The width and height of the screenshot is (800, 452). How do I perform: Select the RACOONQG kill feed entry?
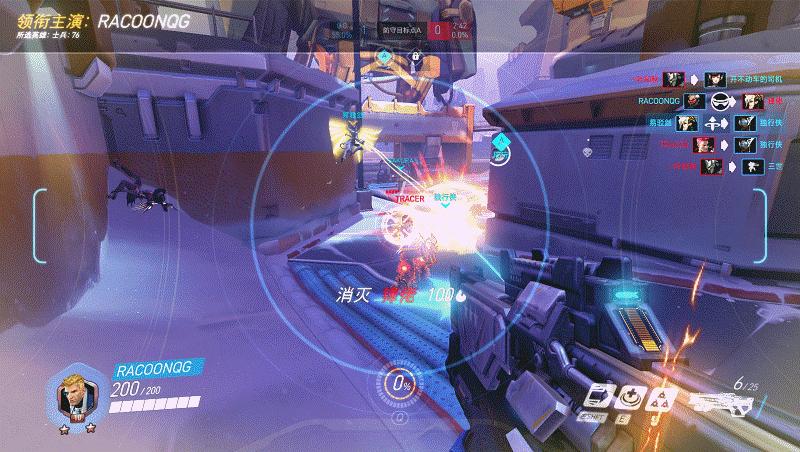point(699,101)
